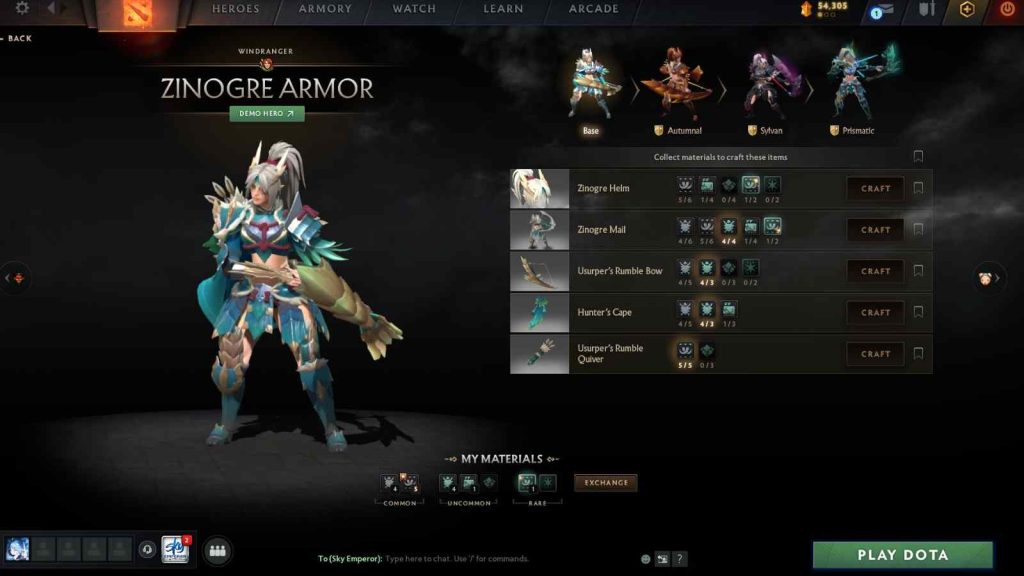This screenshot has height=576, width=1024.
Task: Craft the Zinogre Helm
Action: (x=875, y=188)
